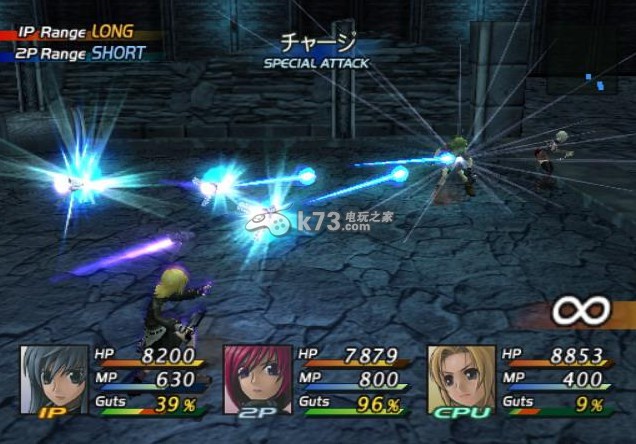
Task: Pick the blonde CPU character portrait
Action: [461, 380]
